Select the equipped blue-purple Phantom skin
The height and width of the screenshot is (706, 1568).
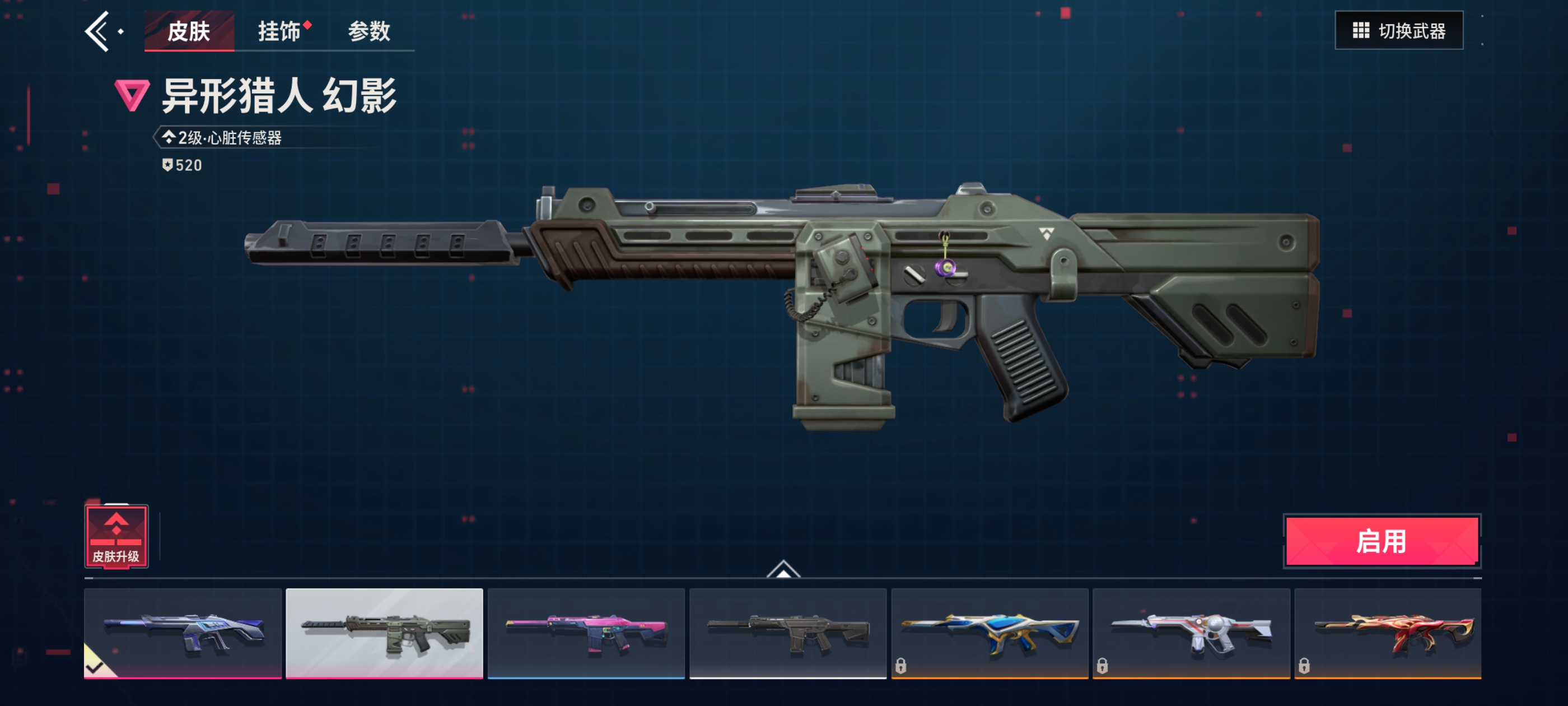pyautogui.click(x=183, y=633)
